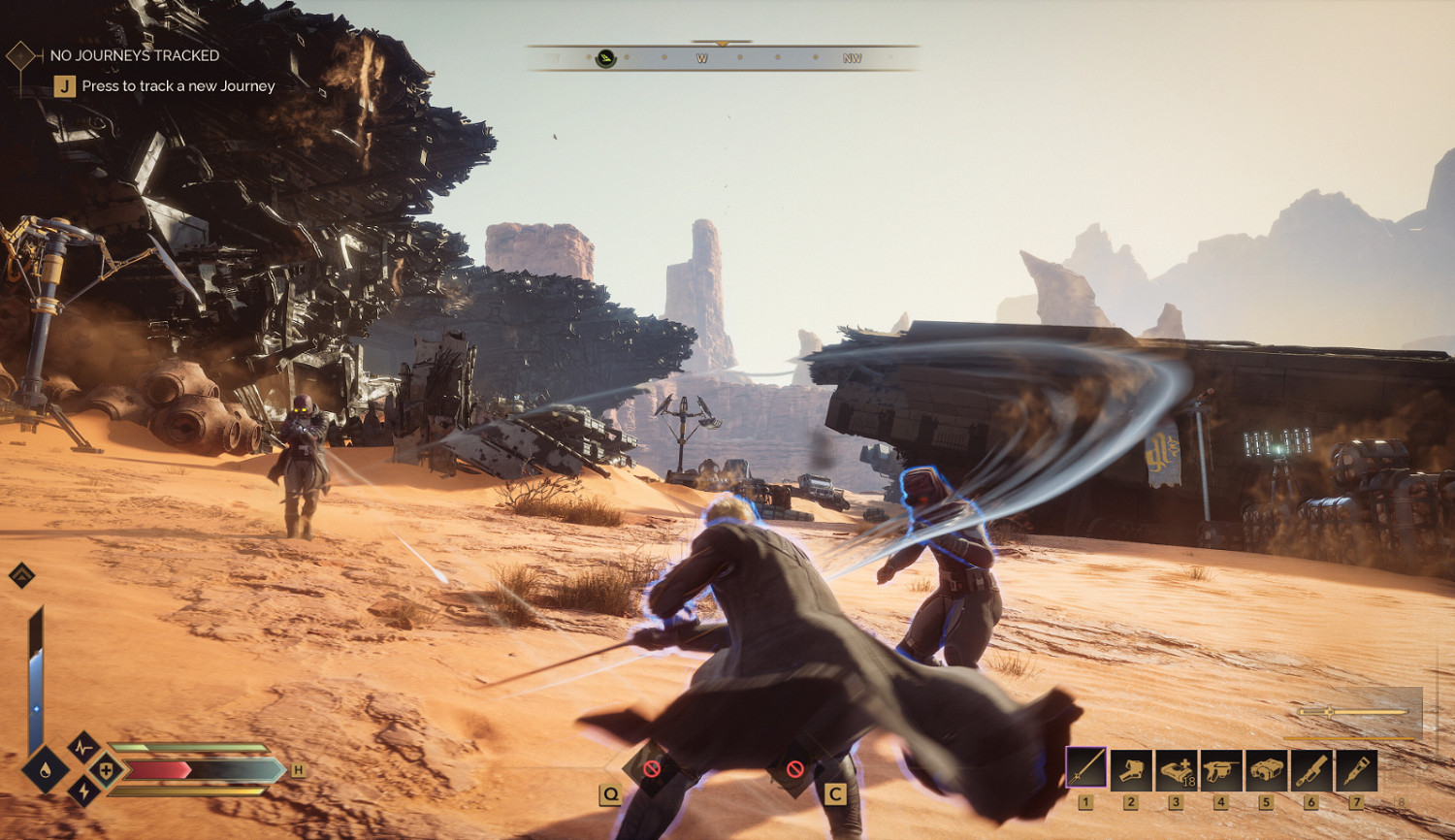Select the green marker on the compass

click(606, 58)
